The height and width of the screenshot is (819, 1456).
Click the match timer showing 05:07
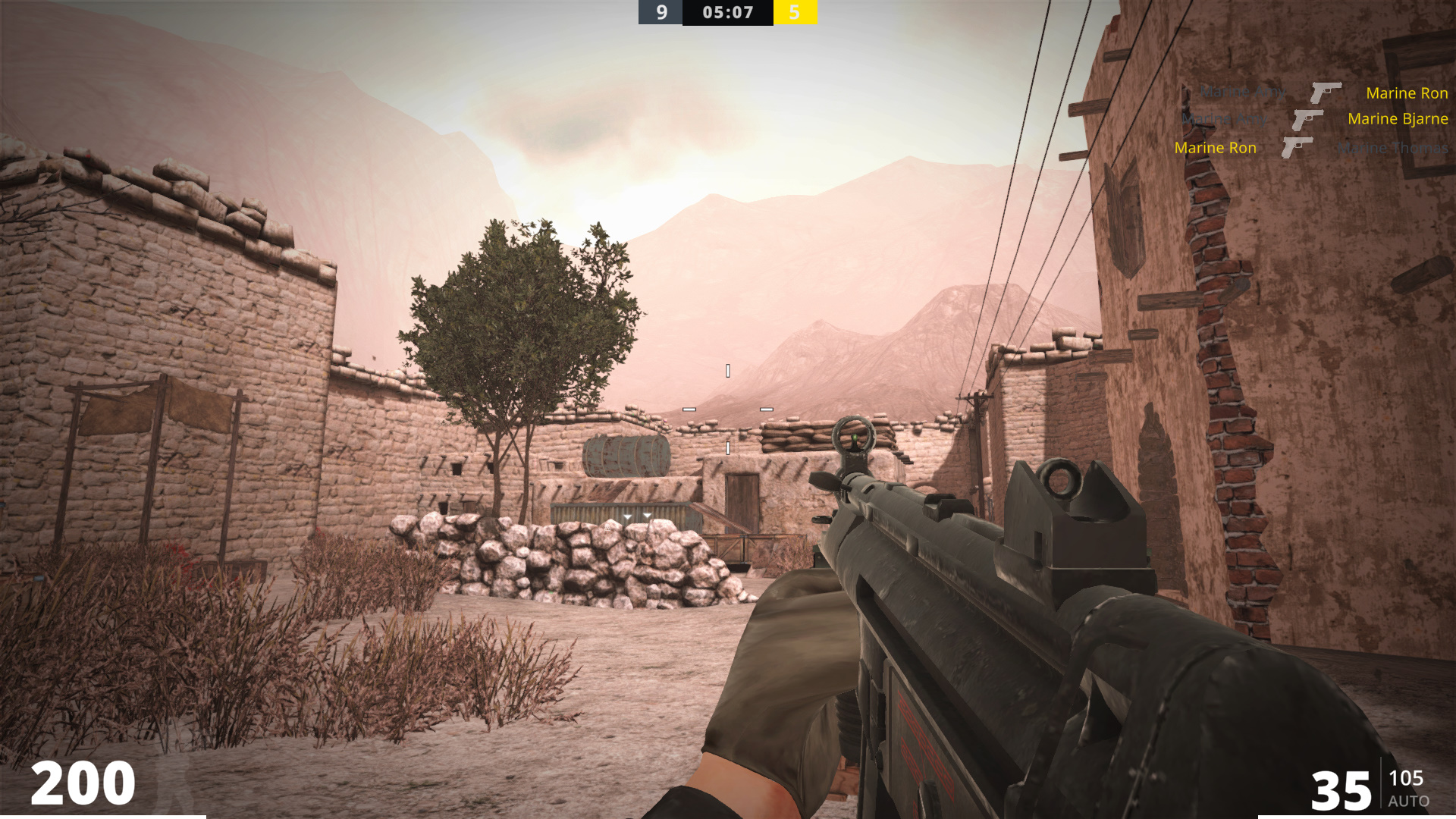pyautogui.click(x=726, y=12)
